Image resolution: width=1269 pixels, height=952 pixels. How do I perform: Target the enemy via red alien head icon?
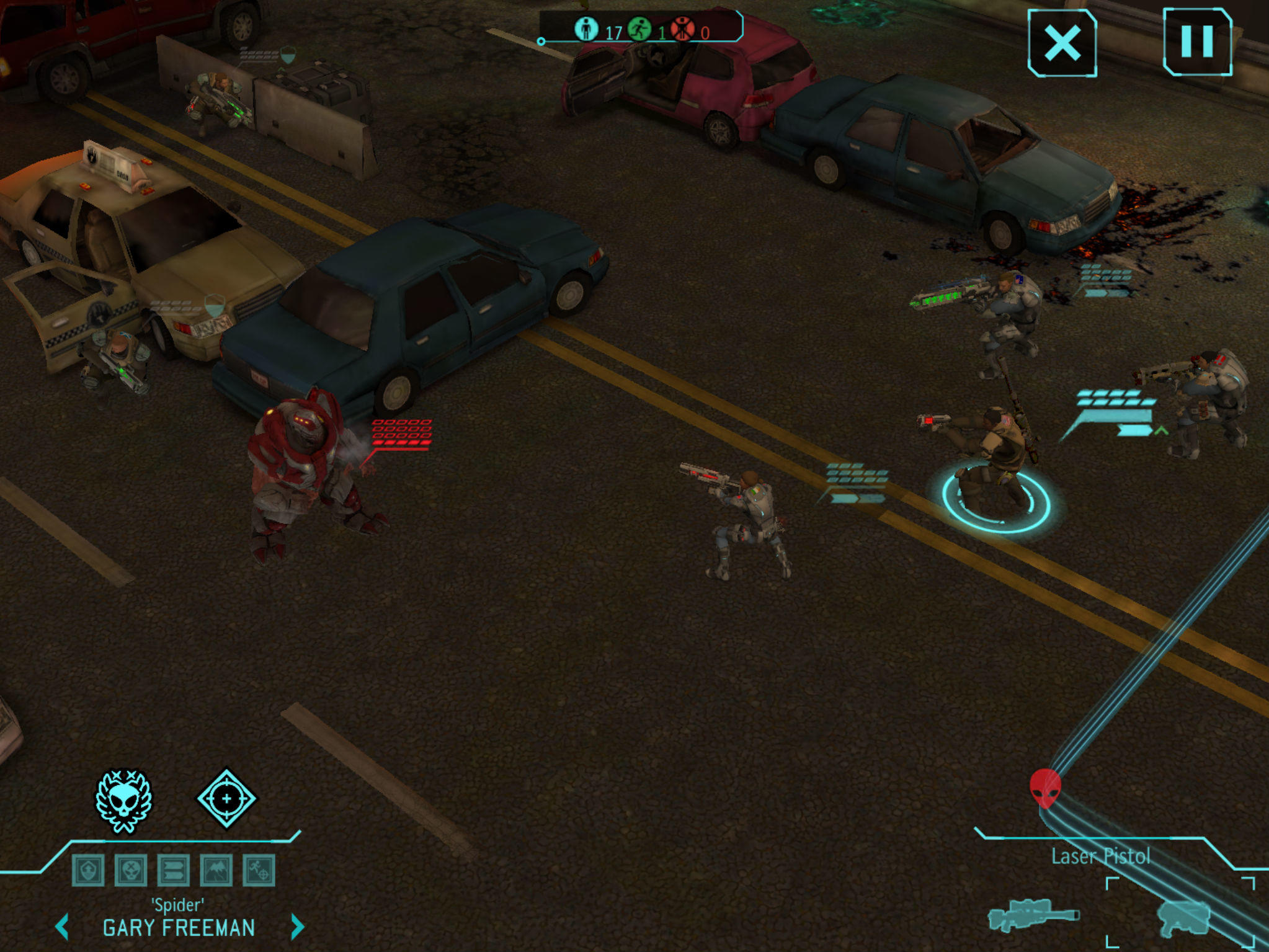pyautogui.click(x=1045, y=788)
